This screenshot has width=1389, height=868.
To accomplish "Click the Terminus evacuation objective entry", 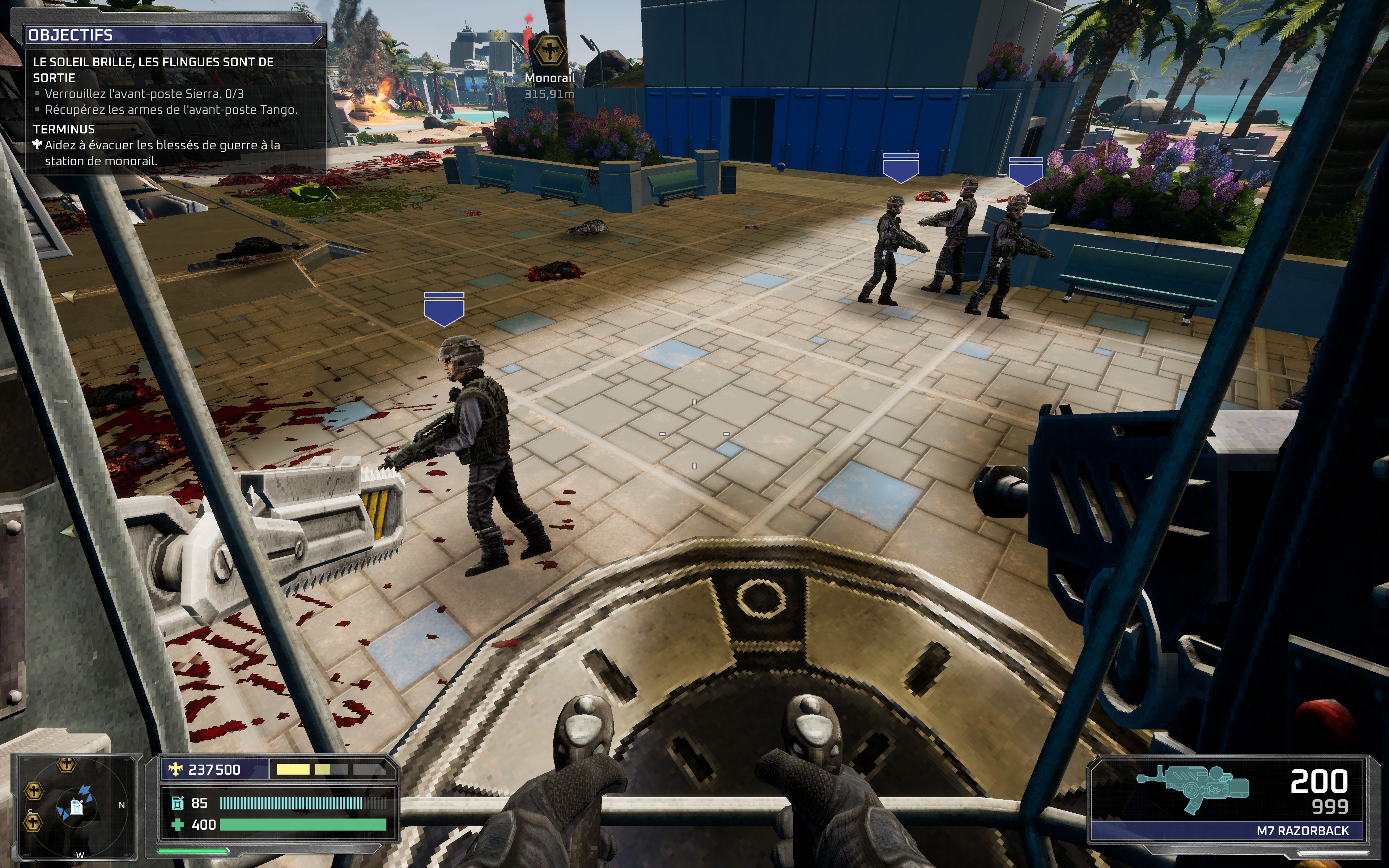I will [162, 153].
